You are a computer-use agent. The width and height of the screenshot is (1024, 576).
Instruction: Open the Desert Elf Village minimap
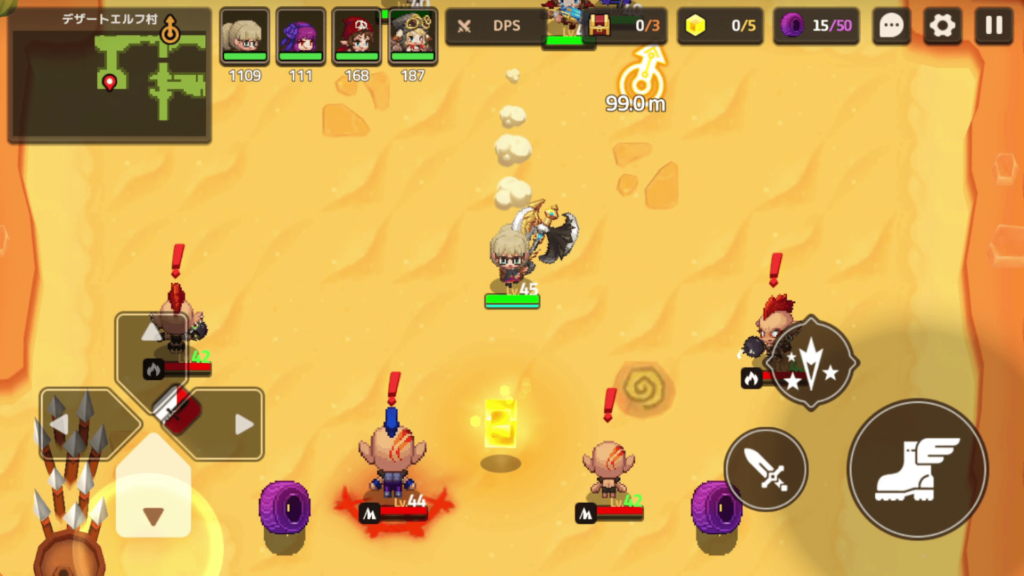pos(110,76)
